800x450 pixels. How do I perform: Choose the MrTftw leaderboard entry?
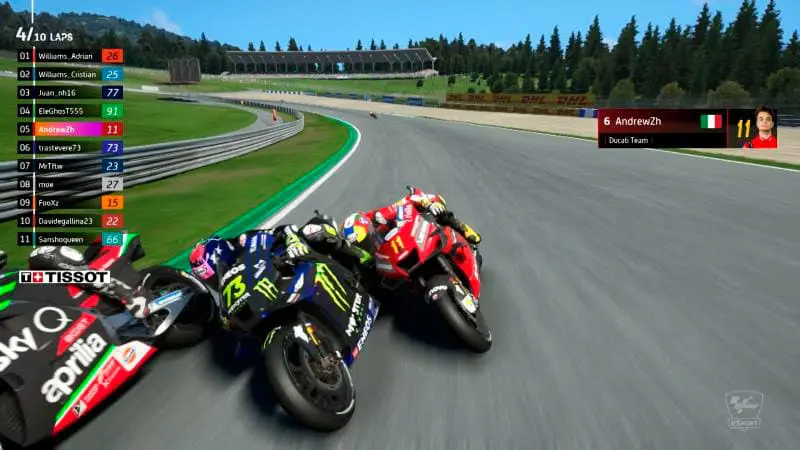click(68, 166)
